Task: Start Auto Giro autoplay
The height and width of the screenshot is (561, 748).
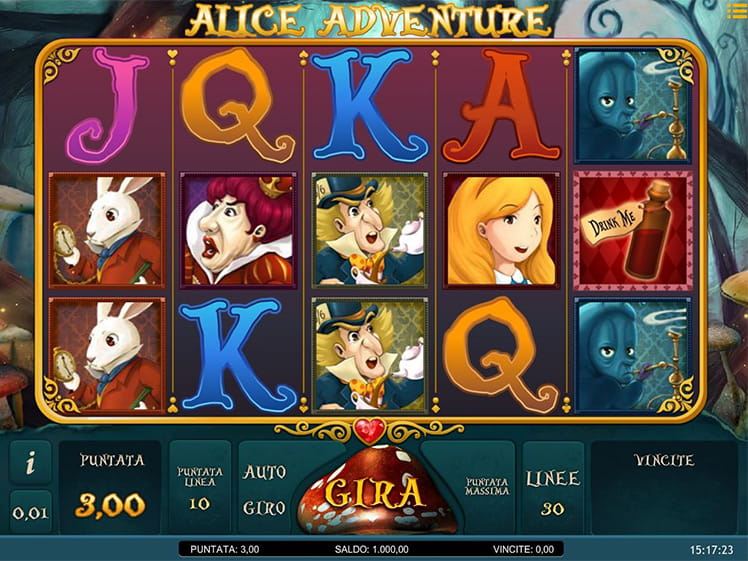Action: pos(264,489)
